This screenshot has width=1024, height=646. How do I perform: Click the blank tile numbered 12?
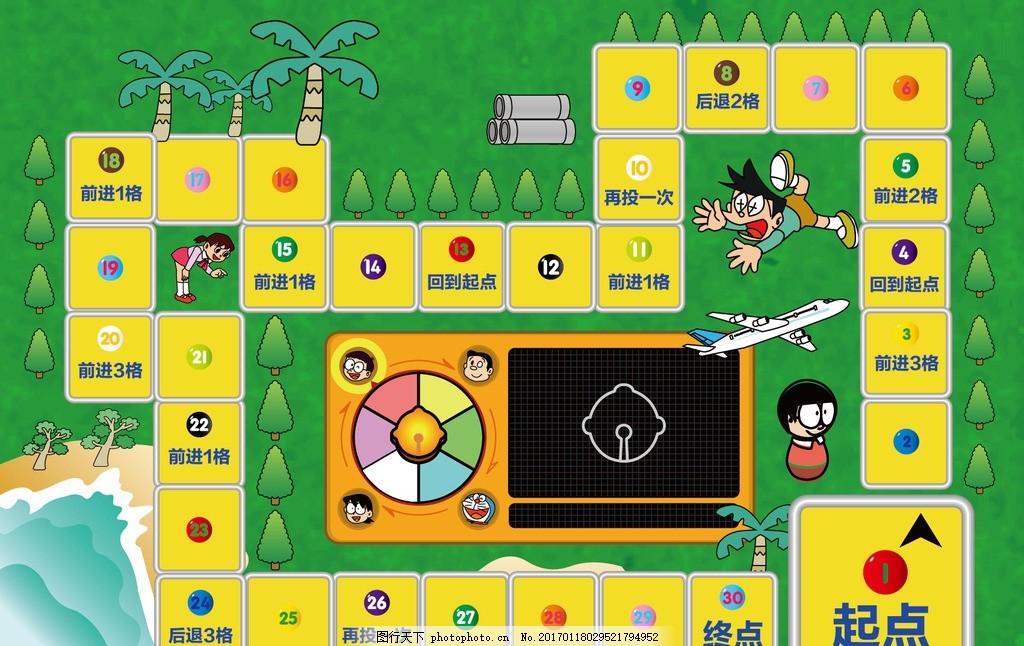[x=550, y=266]
